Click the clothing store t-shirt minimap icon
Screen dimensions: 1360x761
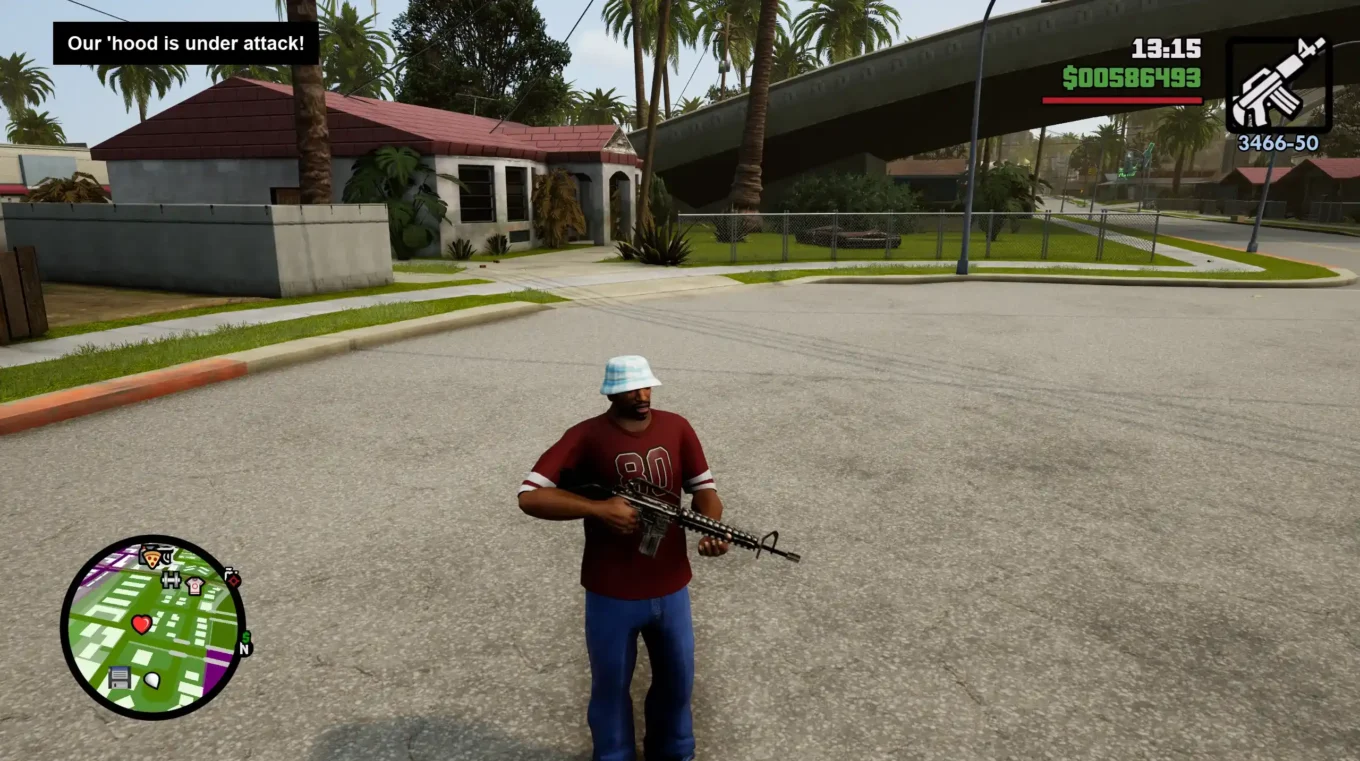pos(193,585)
